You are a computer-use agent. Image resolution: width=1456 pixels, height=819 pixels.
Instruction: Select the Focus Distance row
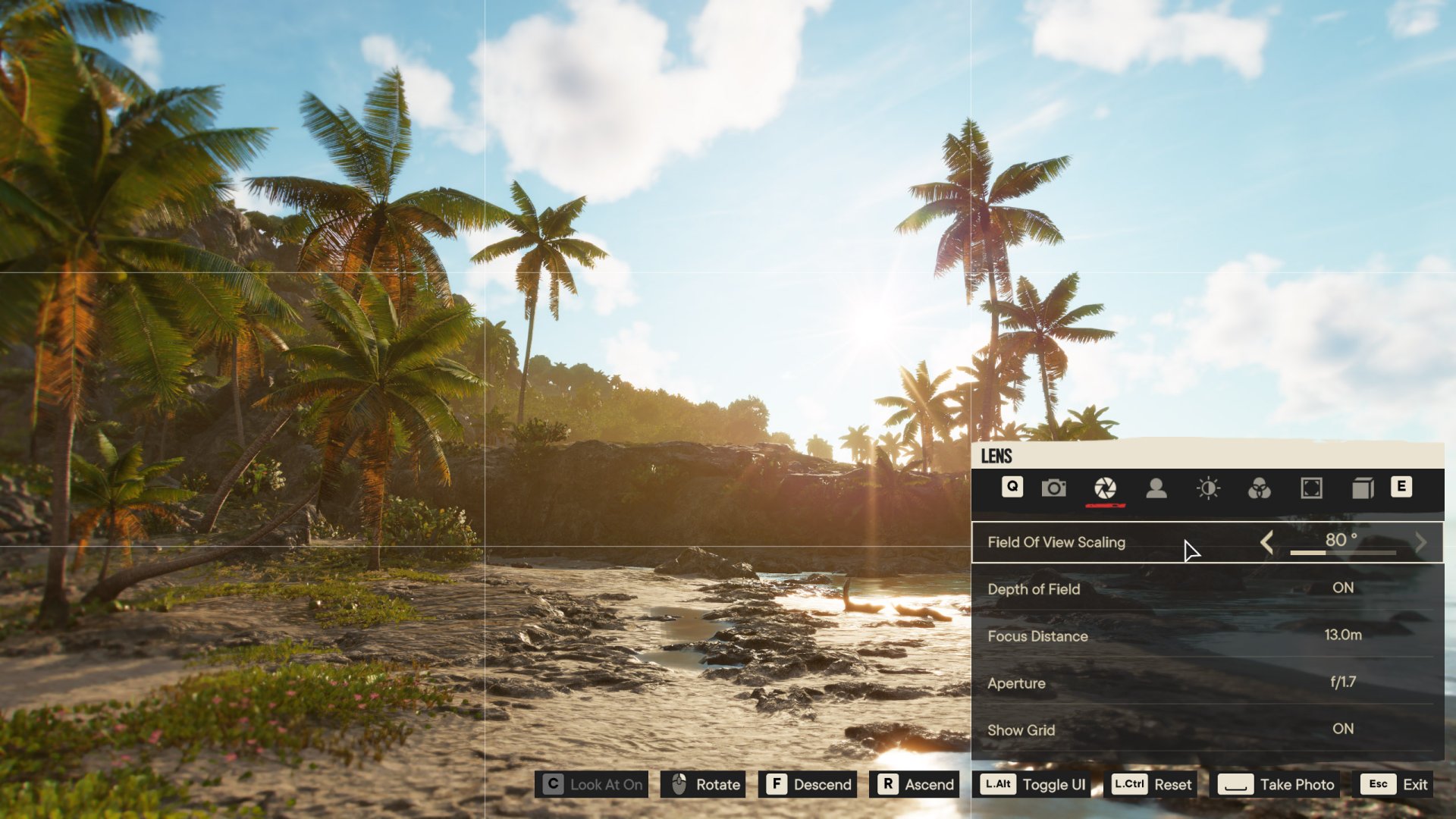pos(1207,635)
